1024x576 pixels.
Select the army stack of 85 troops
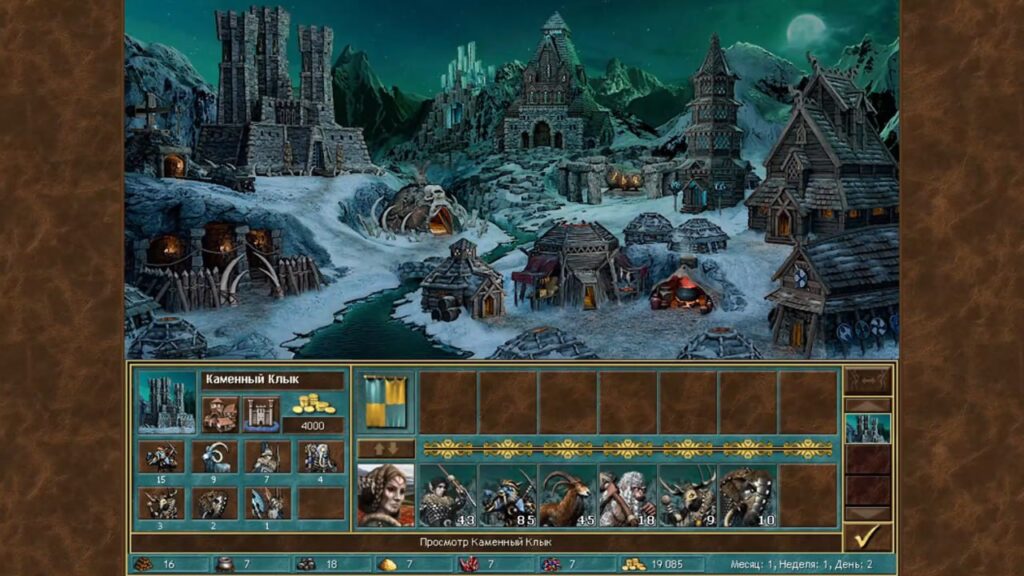507,495
